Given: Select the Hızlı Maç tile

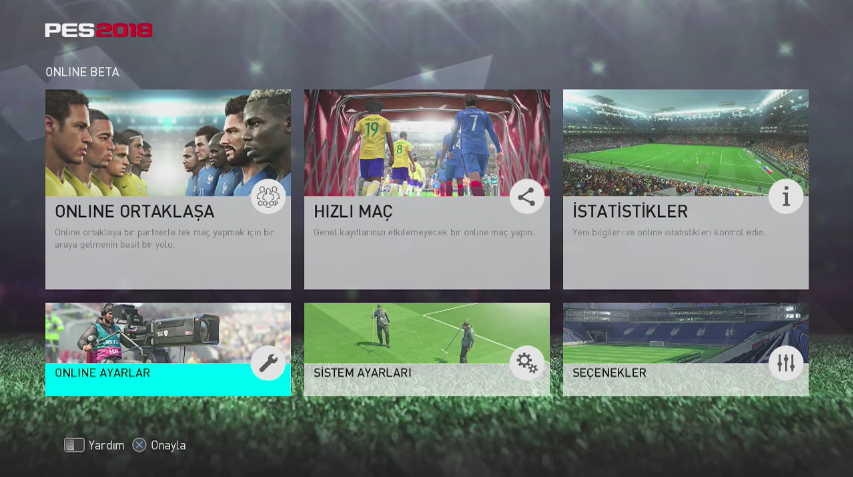Looking at the screenshot, I should click(x=427, y=190).
